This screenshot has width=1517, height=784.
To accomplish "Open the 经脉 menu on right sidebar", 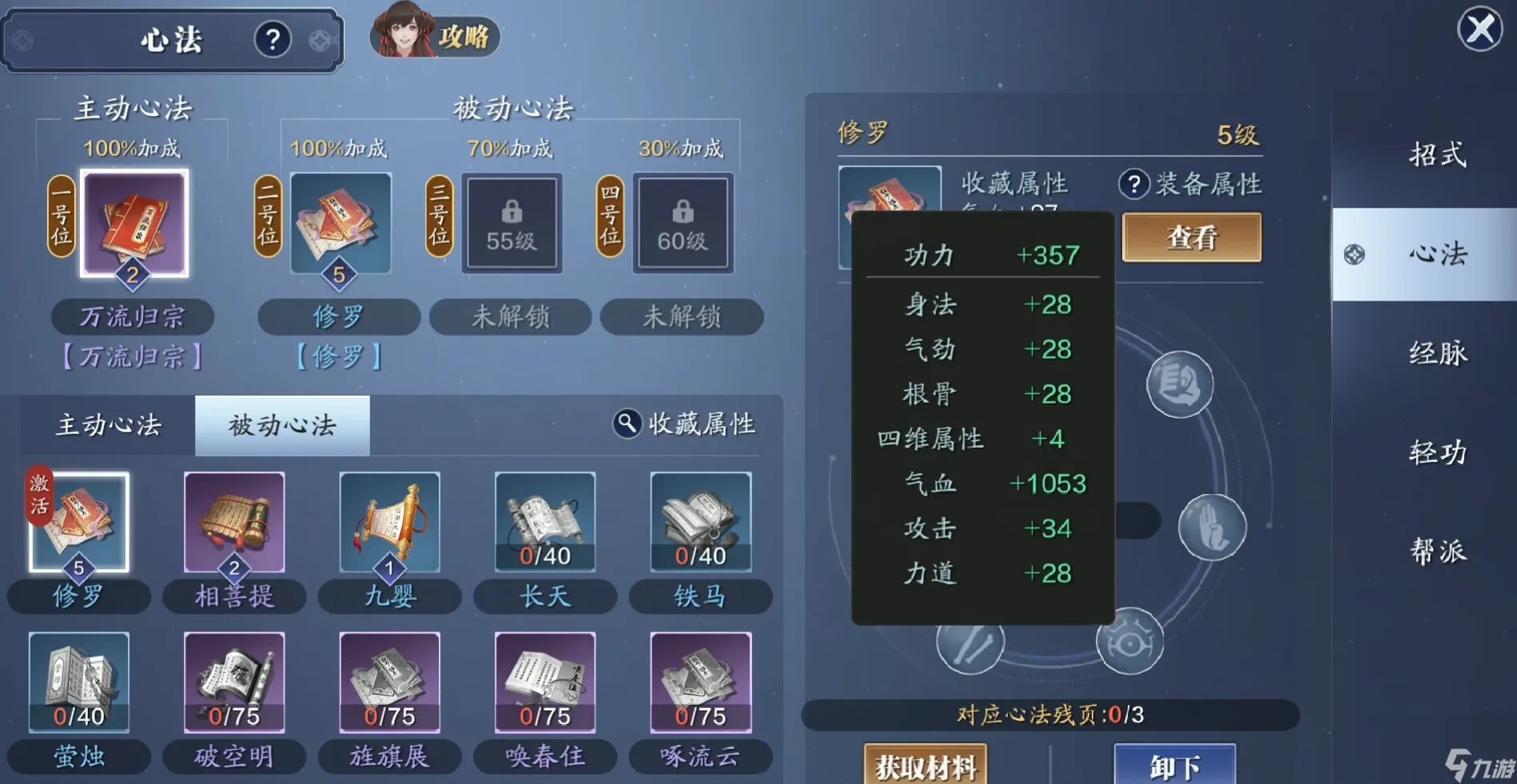I will (x=1437, y=353).
